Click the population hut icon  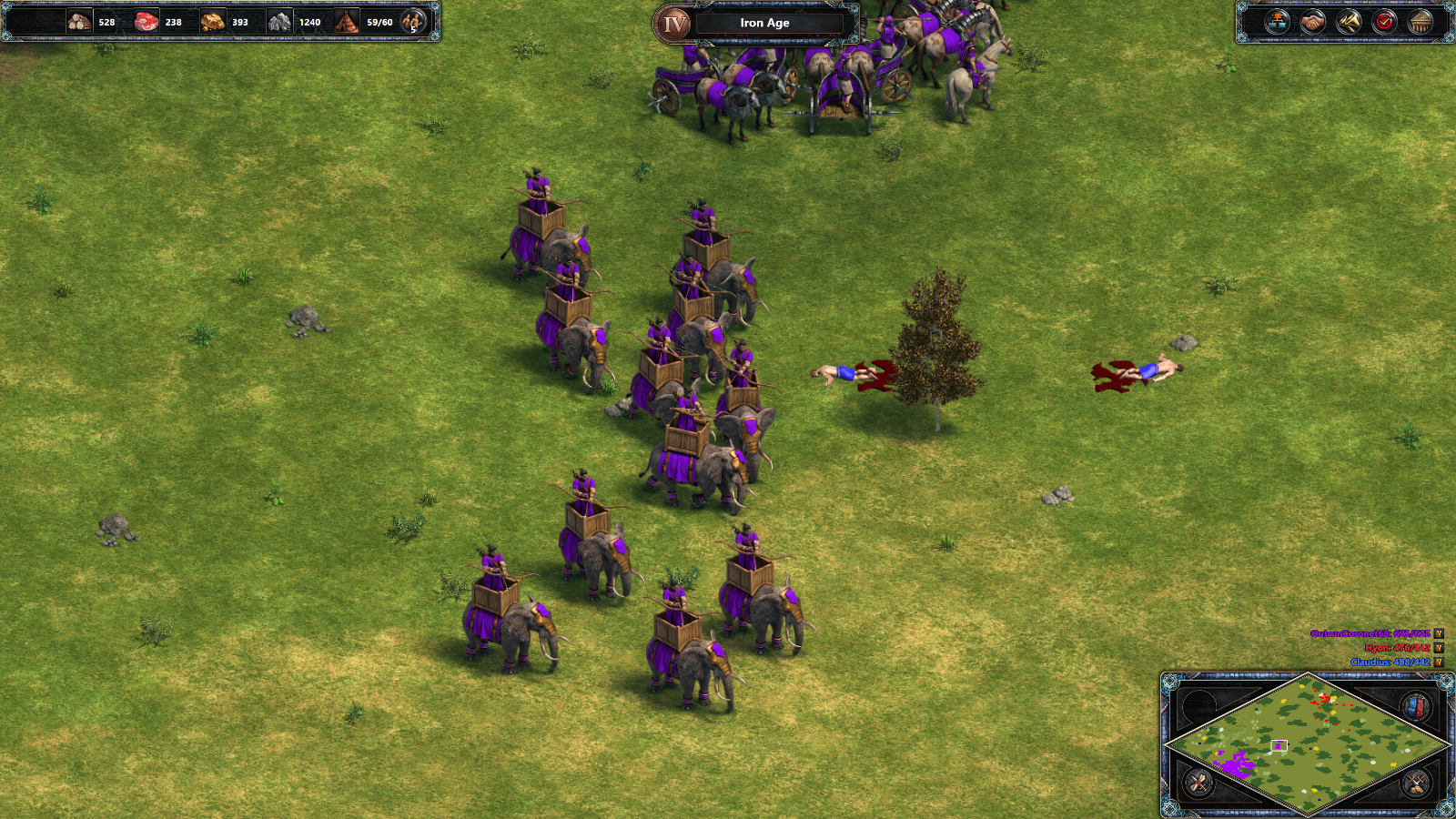click(x=347, y=22)
